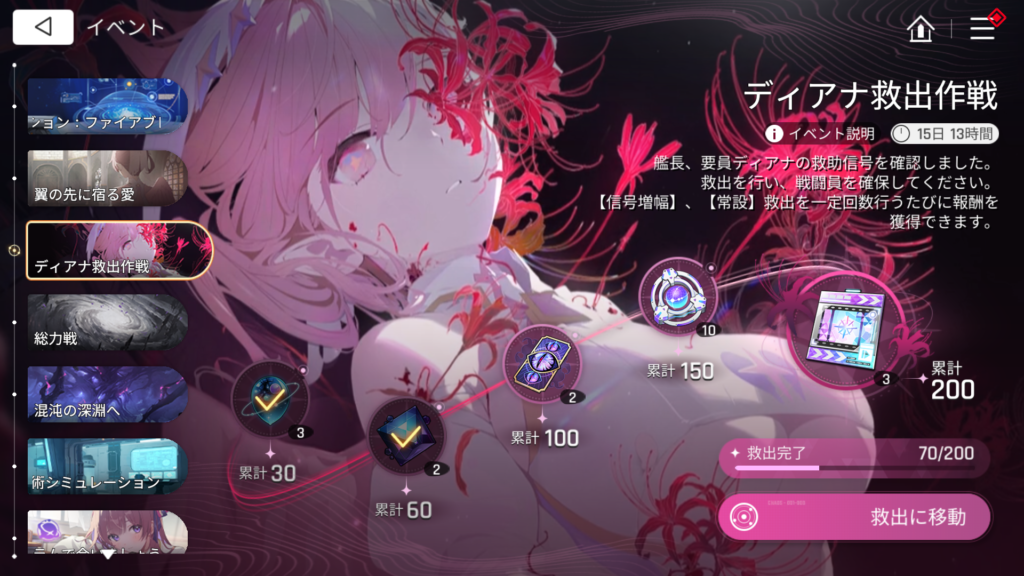Image resolution: width=1024 pixels, height=576 pixels.
Task: Select the 翼の先に宿る愛 event tab
Action: (107, 178)
